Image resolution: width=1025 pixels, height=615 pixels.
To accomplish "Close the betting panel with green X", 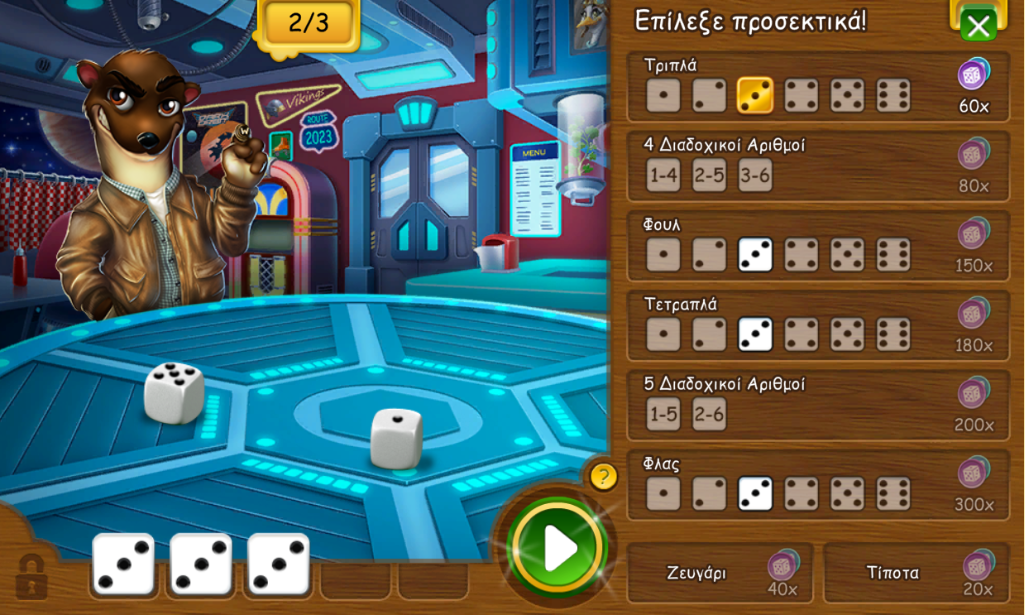I will tap(978, 26).
